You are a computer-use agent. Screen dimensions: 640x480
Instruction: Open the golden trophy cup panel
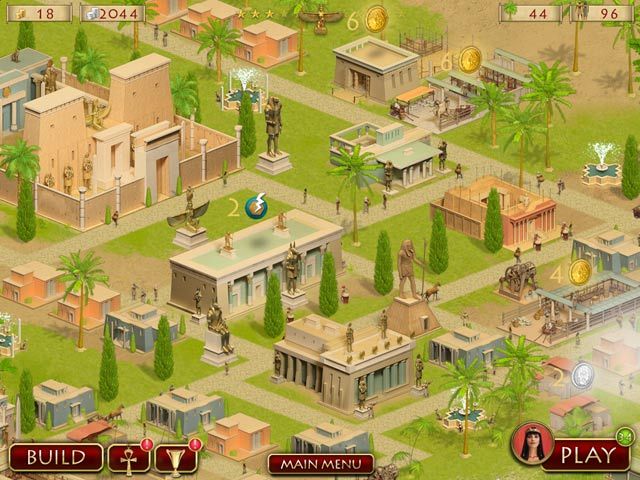[x=176, y=457]
